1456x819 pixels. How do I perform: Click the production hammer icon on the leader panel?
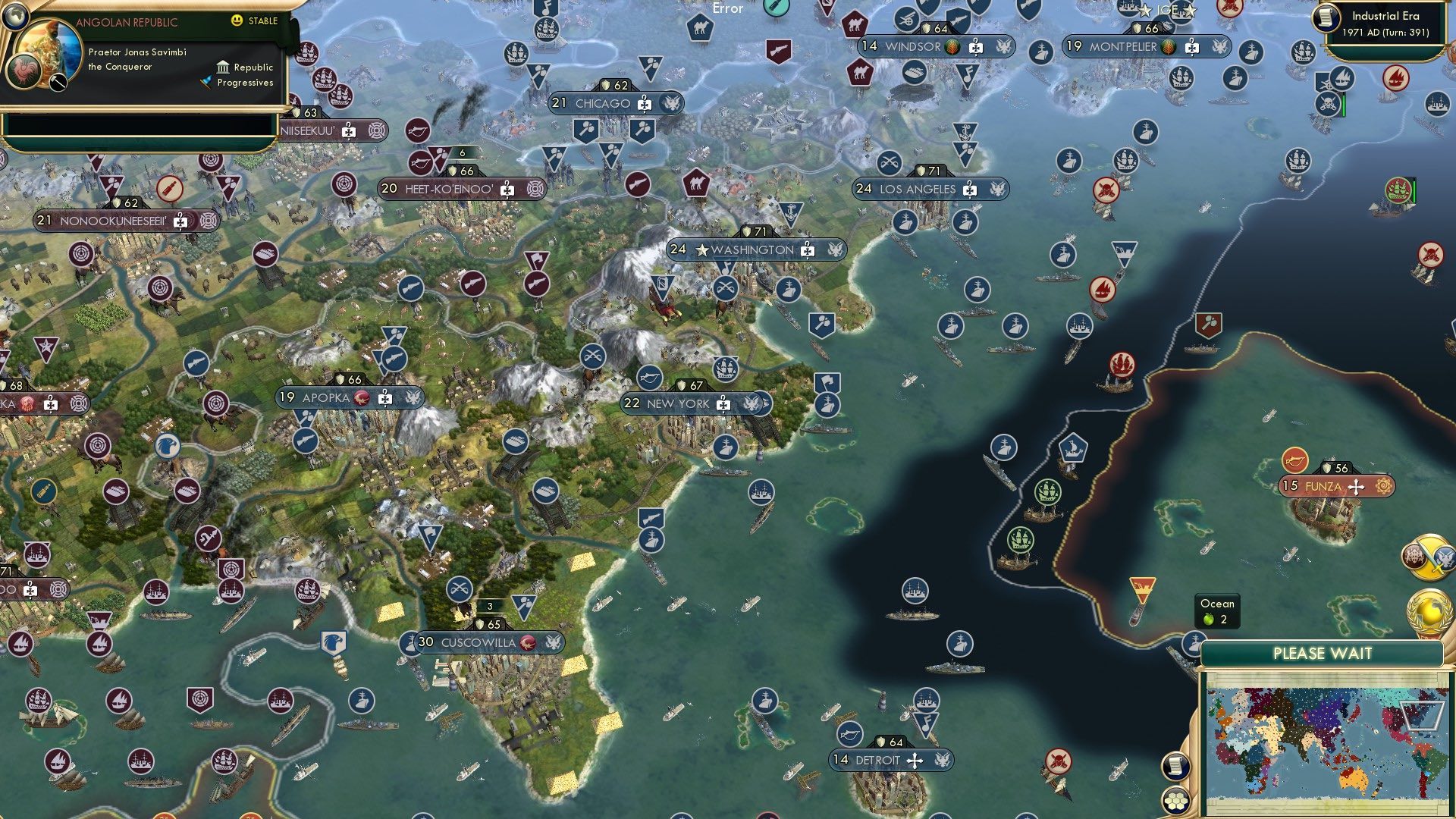coord(58,82)
